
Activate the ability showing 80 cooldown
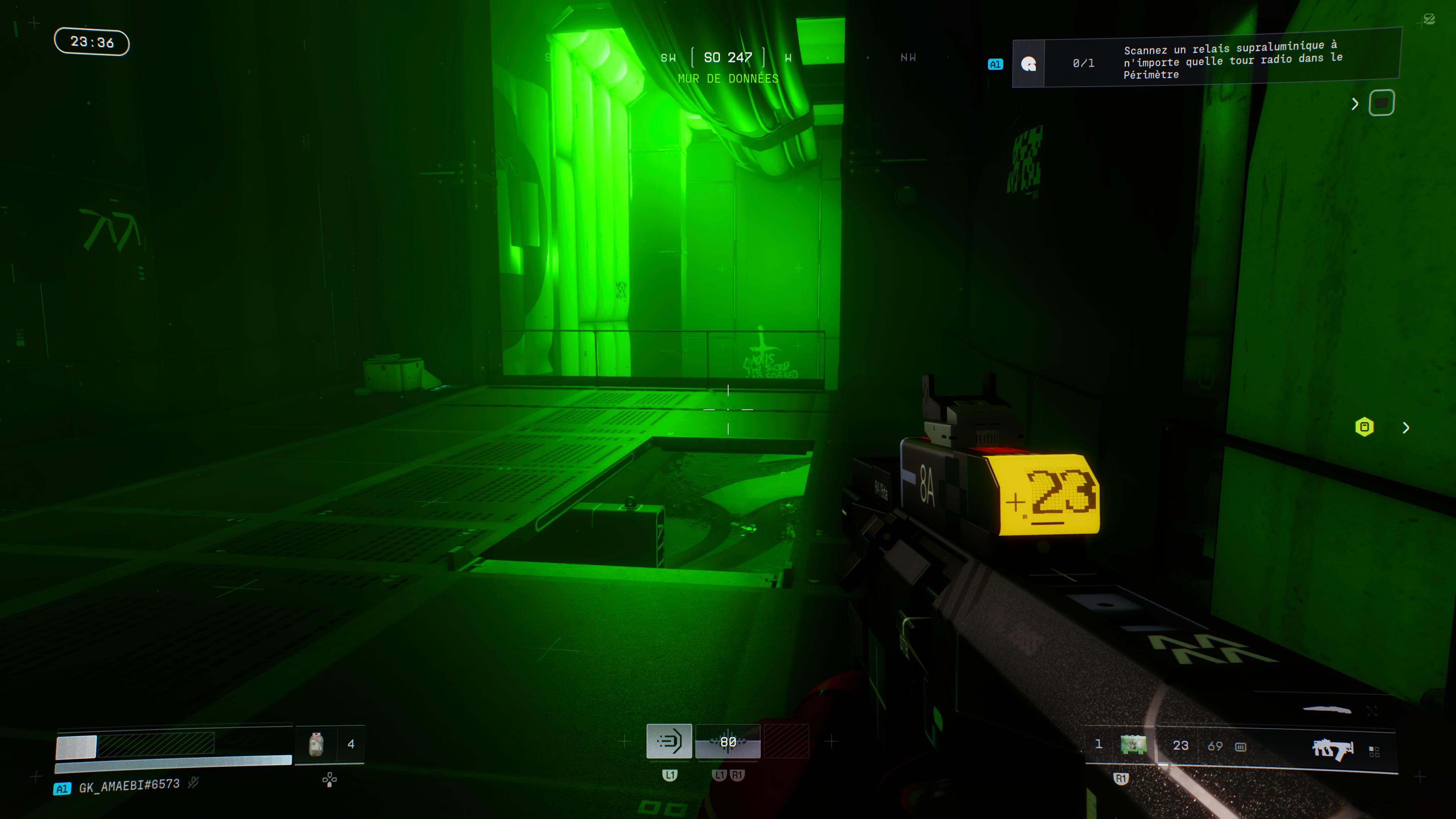tap(728, 742)
